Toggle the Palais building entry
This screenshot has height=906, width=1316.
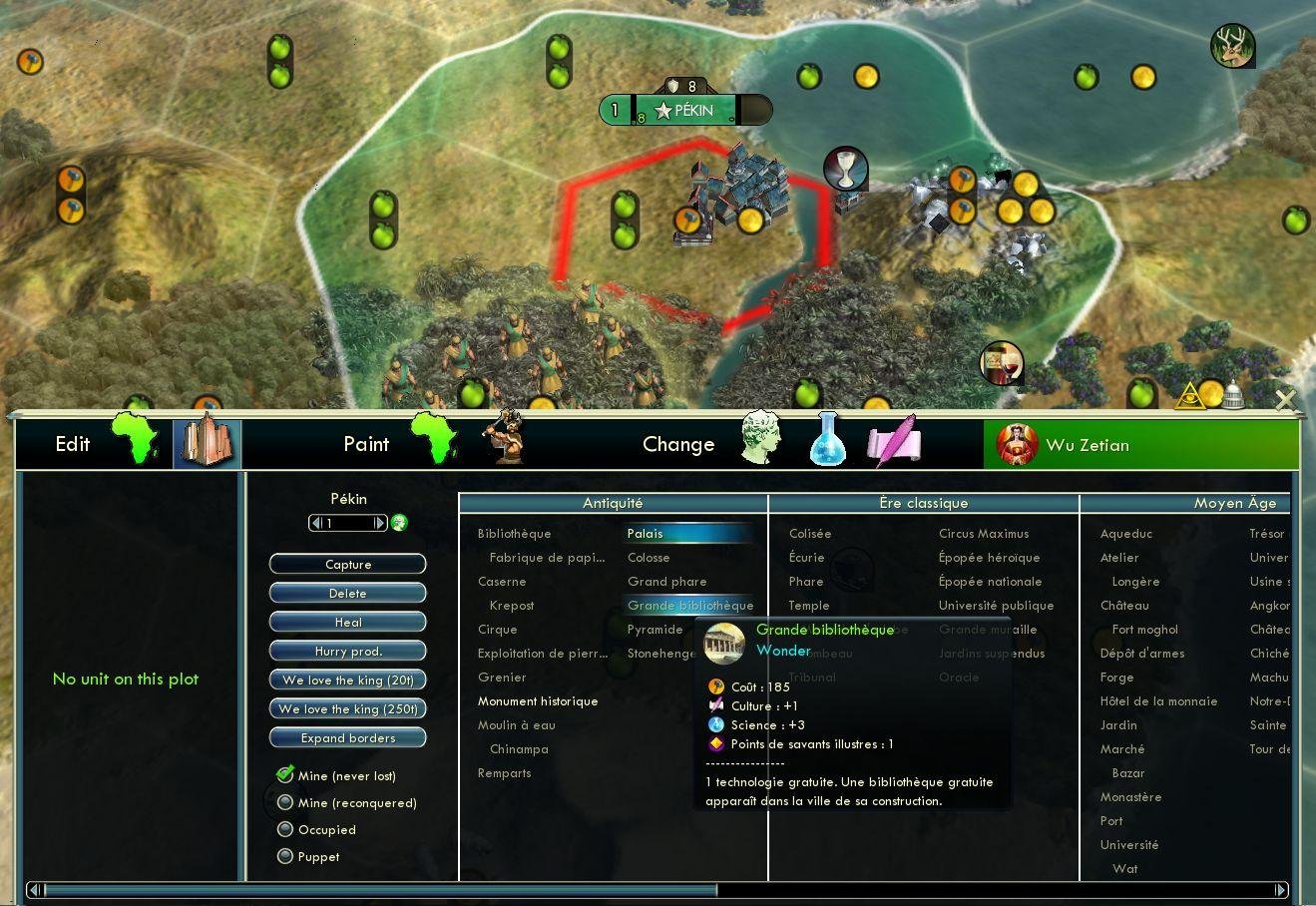click(645, 534)
